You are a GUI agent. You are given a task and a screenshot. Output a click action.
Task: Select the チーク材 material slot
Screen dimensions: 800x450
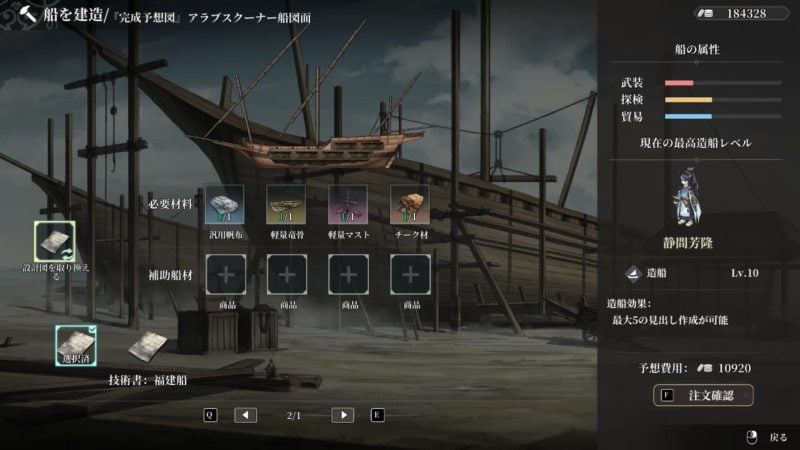point(409,204)
